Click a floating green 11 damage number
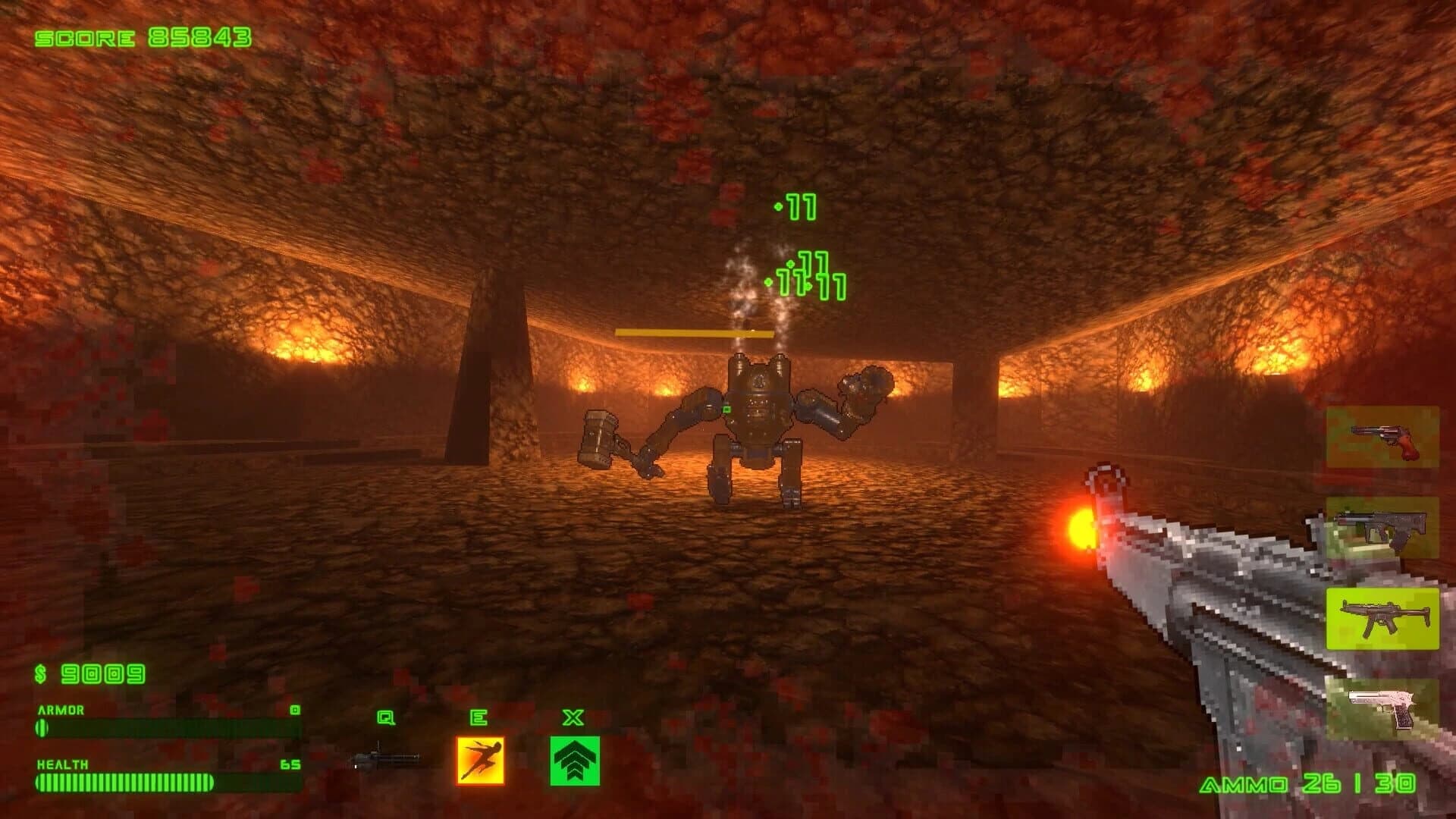This screenshot has height=819, width=1456. click(796, 205)
